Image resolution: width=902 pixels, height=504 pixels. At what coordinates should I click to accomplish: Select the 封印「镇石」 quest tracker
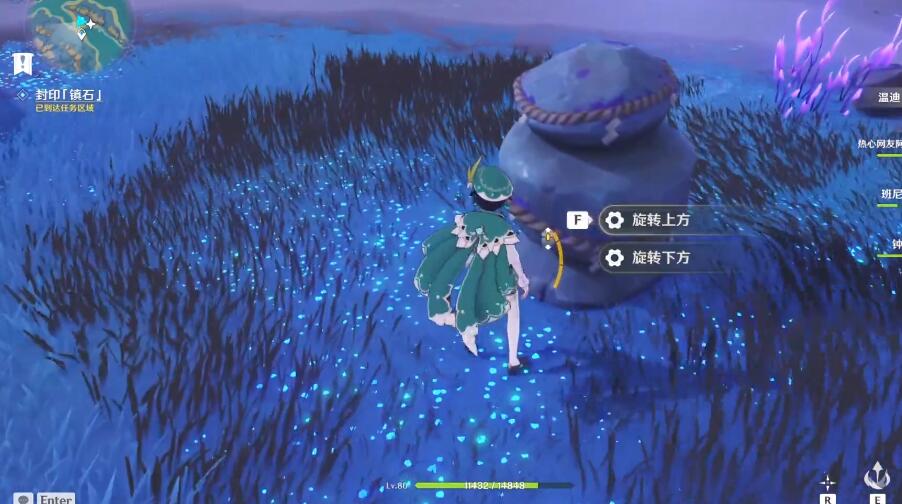(x=68, y=95)
